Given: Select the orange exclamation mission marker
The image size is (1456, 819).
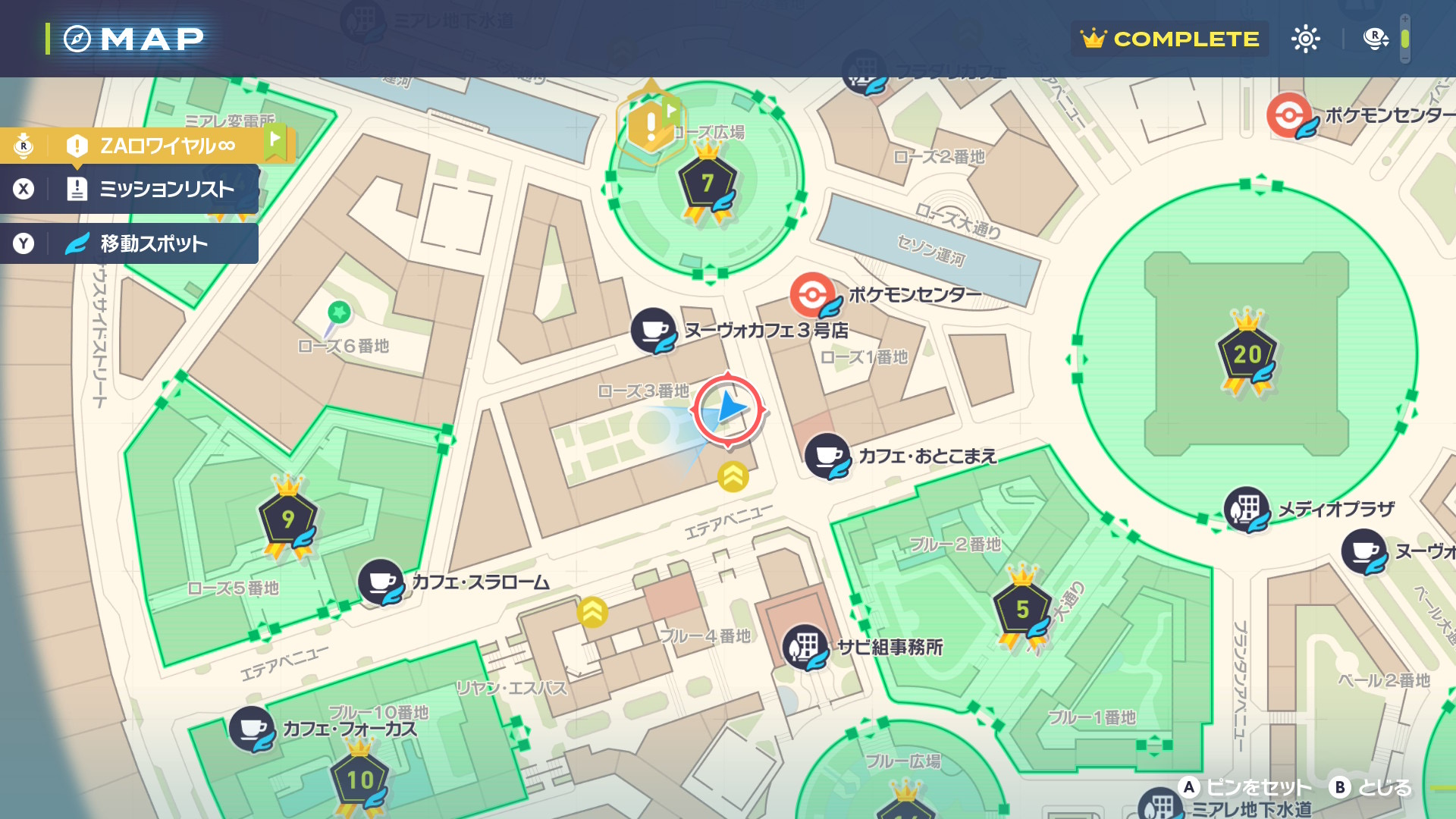Looking at the screenshot, I should click(x=650, y=125).
